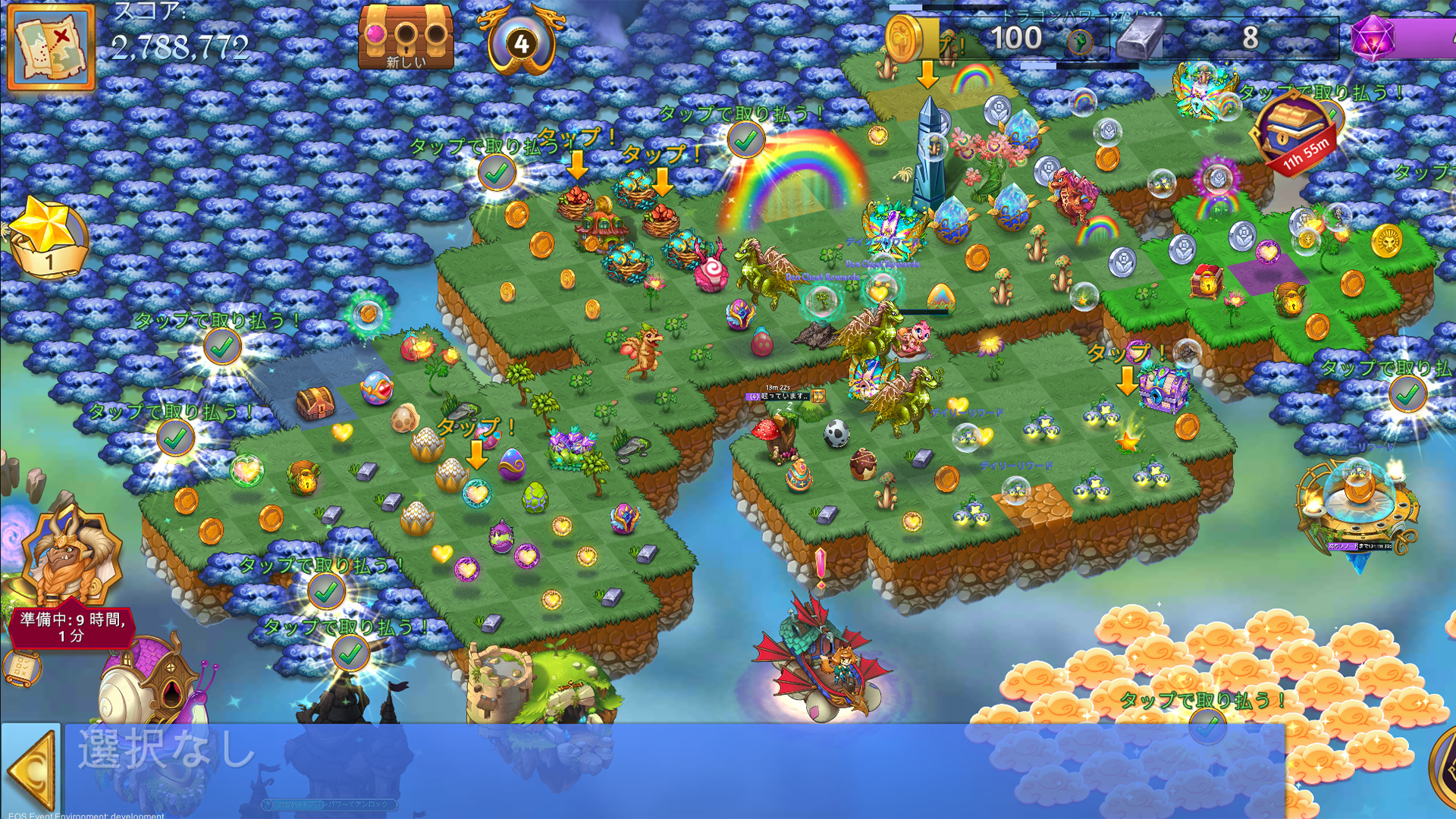This screenshot has height=819, width=1456.
Task: Click the golden back arrow button
Action: coord(32,770)
